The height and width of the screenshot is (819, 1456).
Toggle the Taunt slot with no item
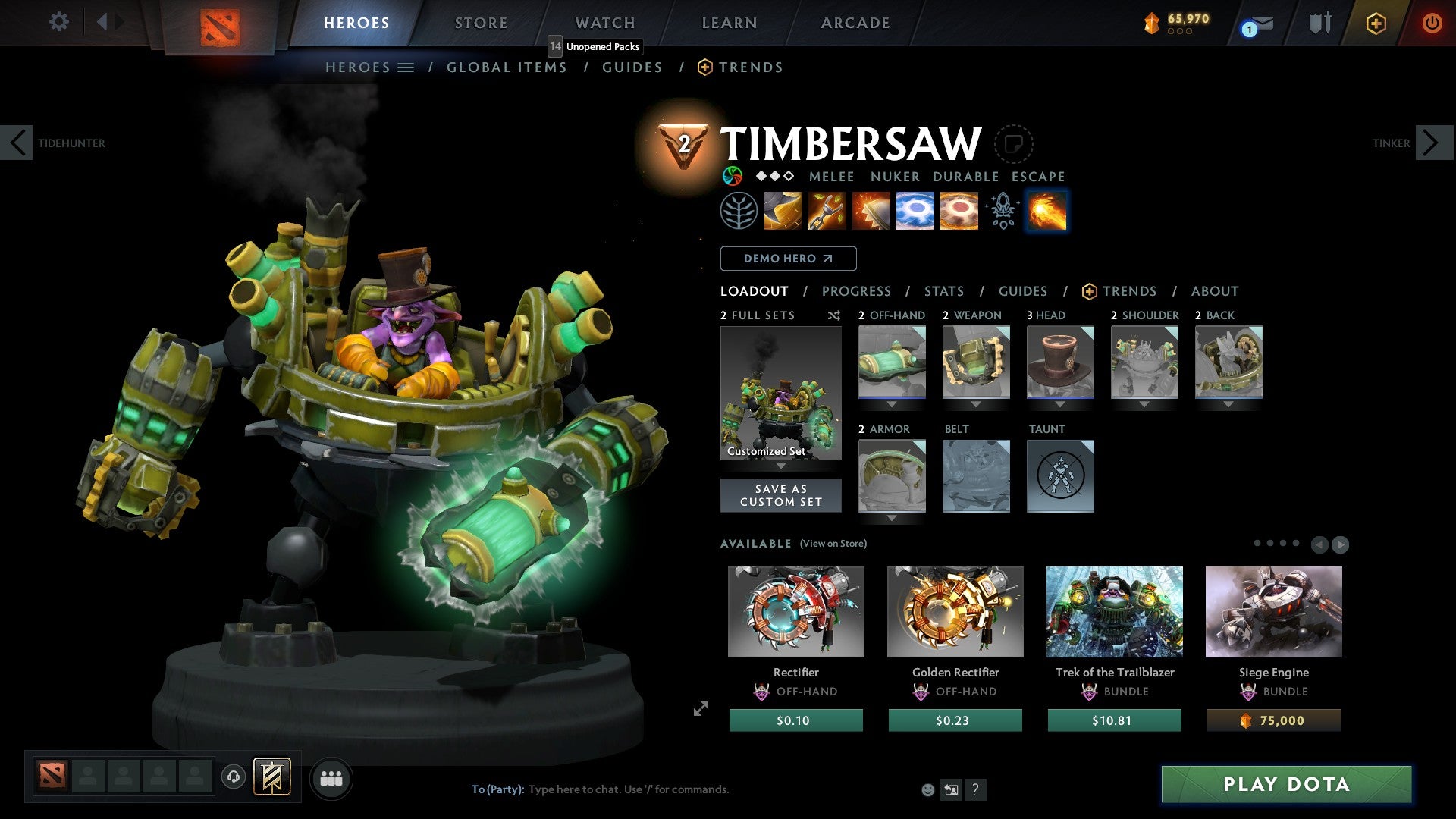pyautogui.click(x=1060, y=476)
